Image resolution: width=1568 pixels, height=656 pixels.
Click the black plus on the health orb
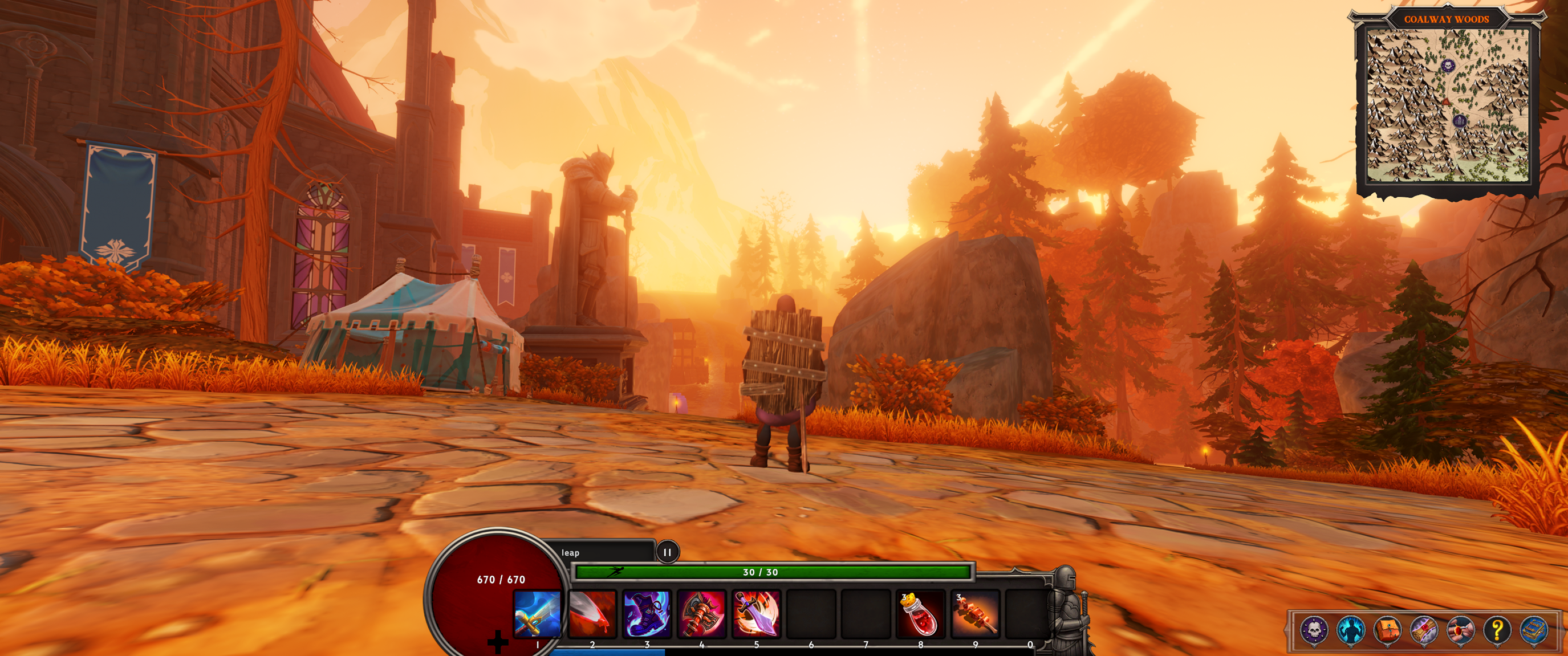(498, 641)
